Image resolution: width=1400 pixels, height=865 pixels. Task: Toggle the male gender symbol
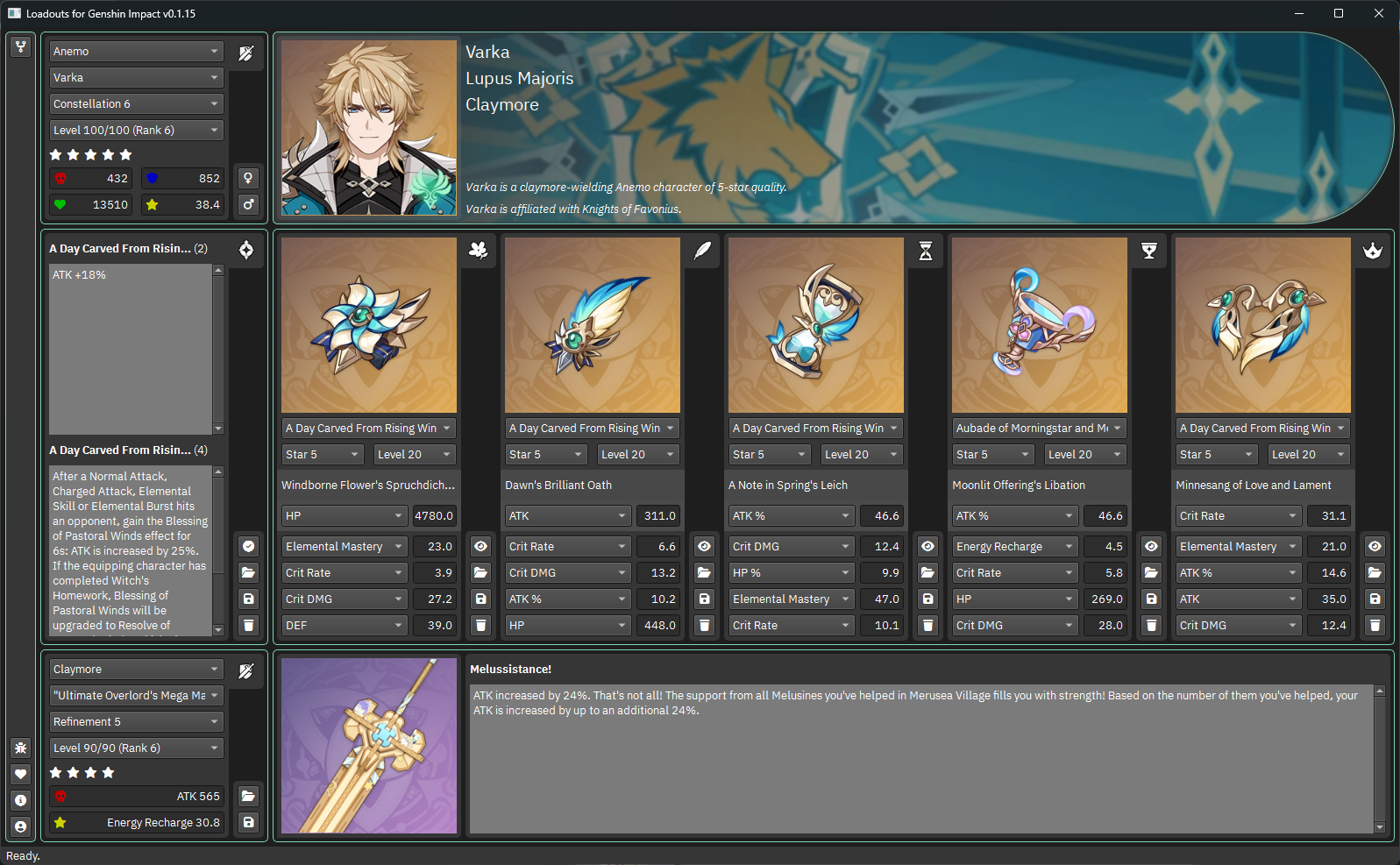point(248,204)
